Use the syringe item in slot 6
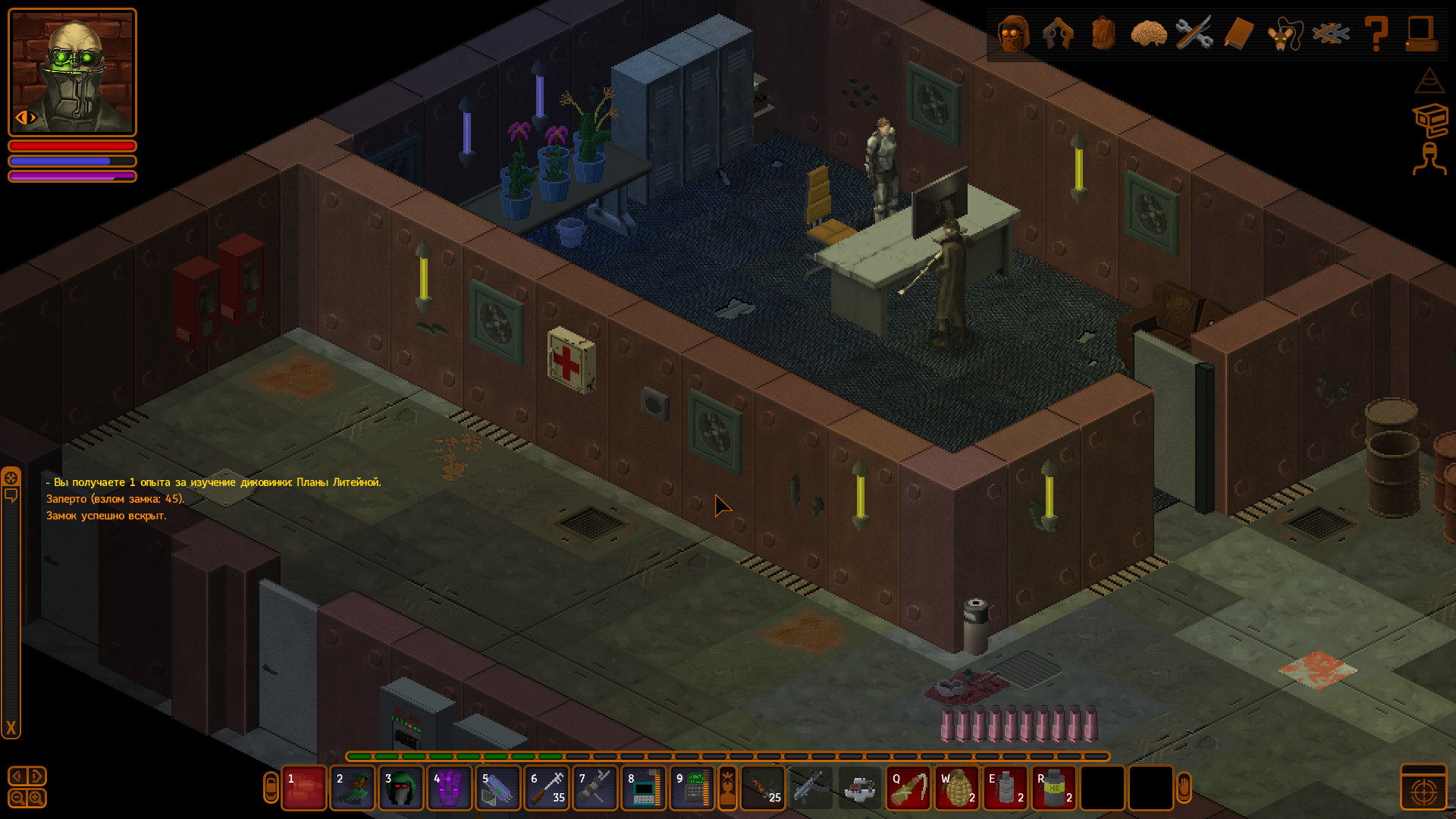 547,789
